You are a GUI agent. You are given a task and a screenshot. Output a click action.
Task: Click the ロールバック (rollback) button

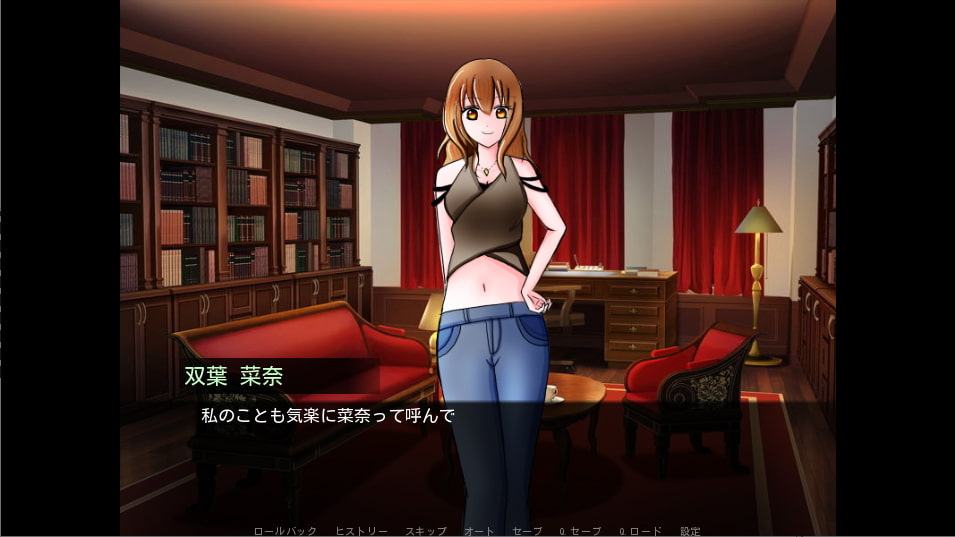tap(283, 531)
